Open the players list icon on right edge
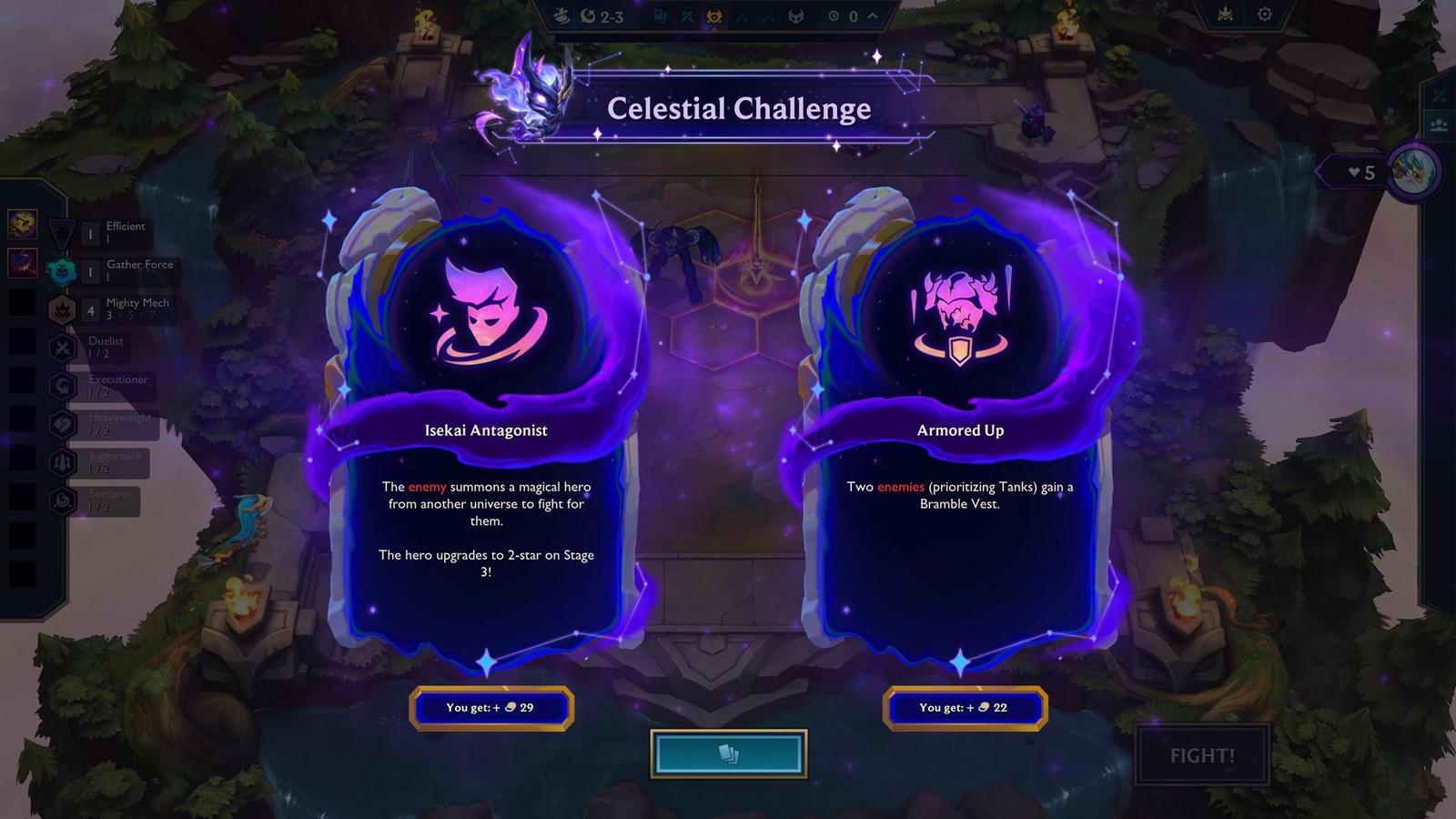The width and height of the screenshot is (1456, 819). [x=1440, y=124]
